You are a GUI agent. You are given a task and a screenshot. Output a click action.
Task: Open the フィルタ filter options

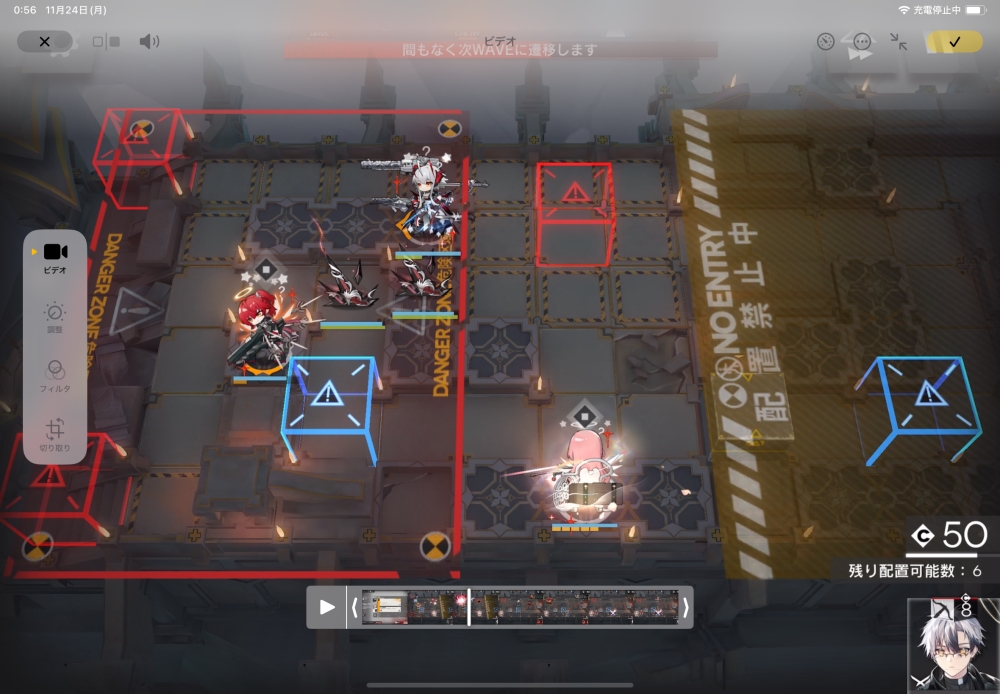[55, 375]
